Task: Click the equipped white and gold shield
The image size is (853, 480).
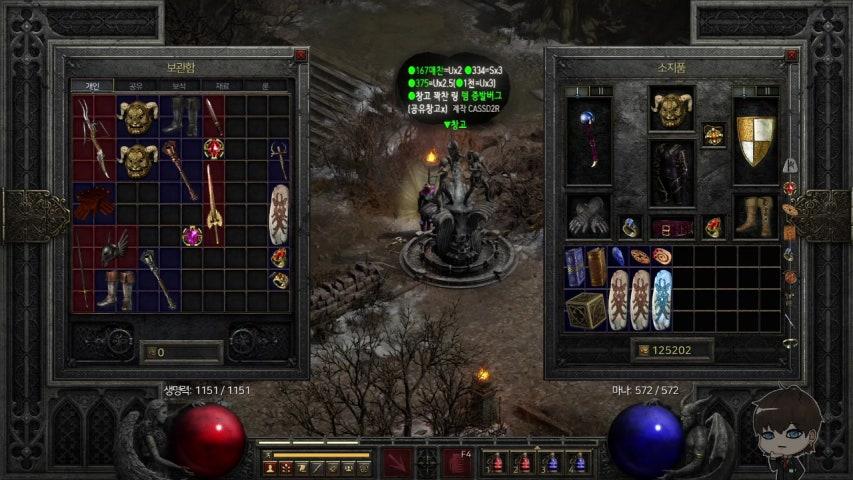Action: (x=756, y=140)
